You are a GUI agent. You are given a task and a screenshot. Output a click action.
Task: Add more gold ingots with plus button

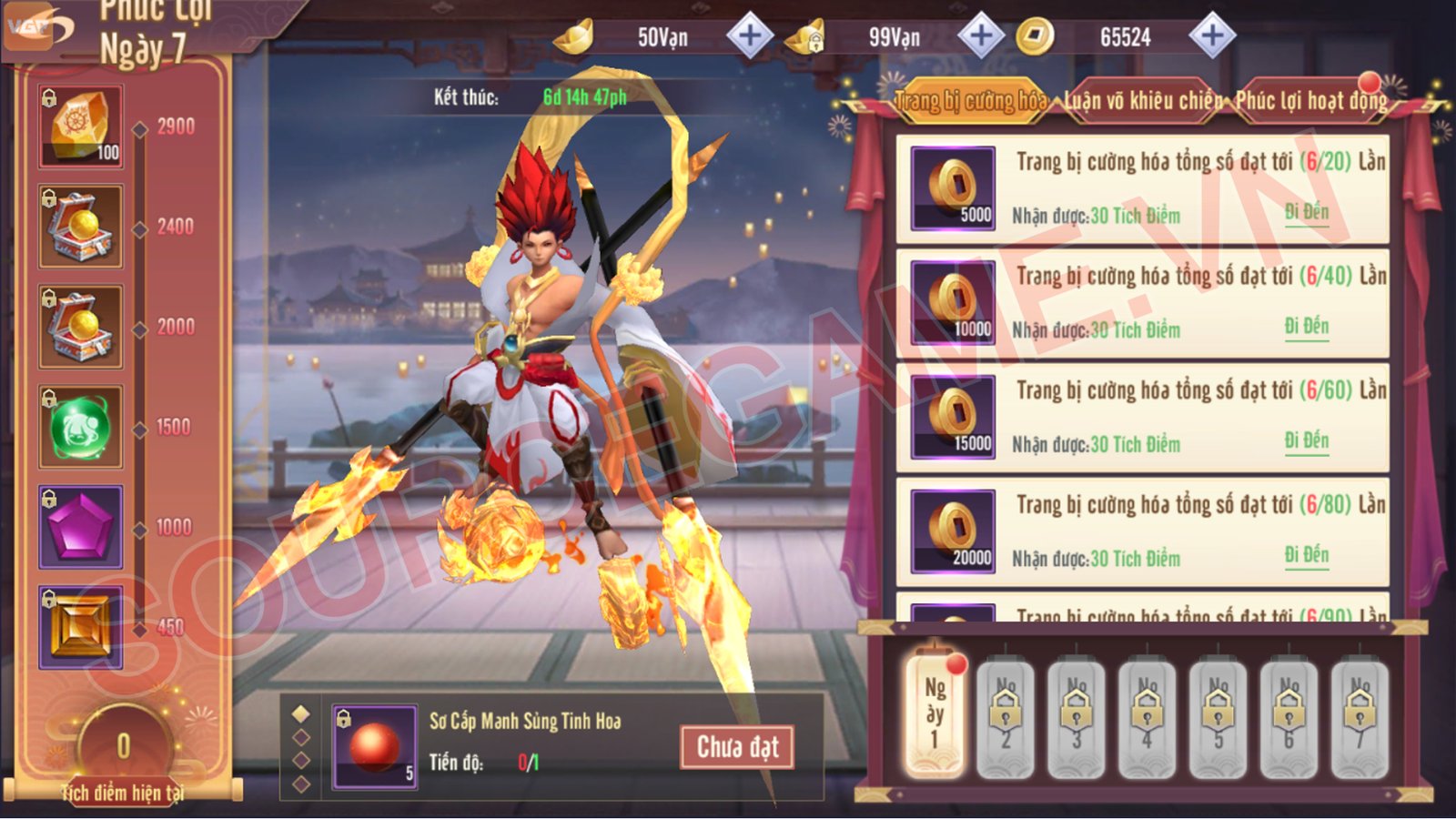(x=749, y=36)
